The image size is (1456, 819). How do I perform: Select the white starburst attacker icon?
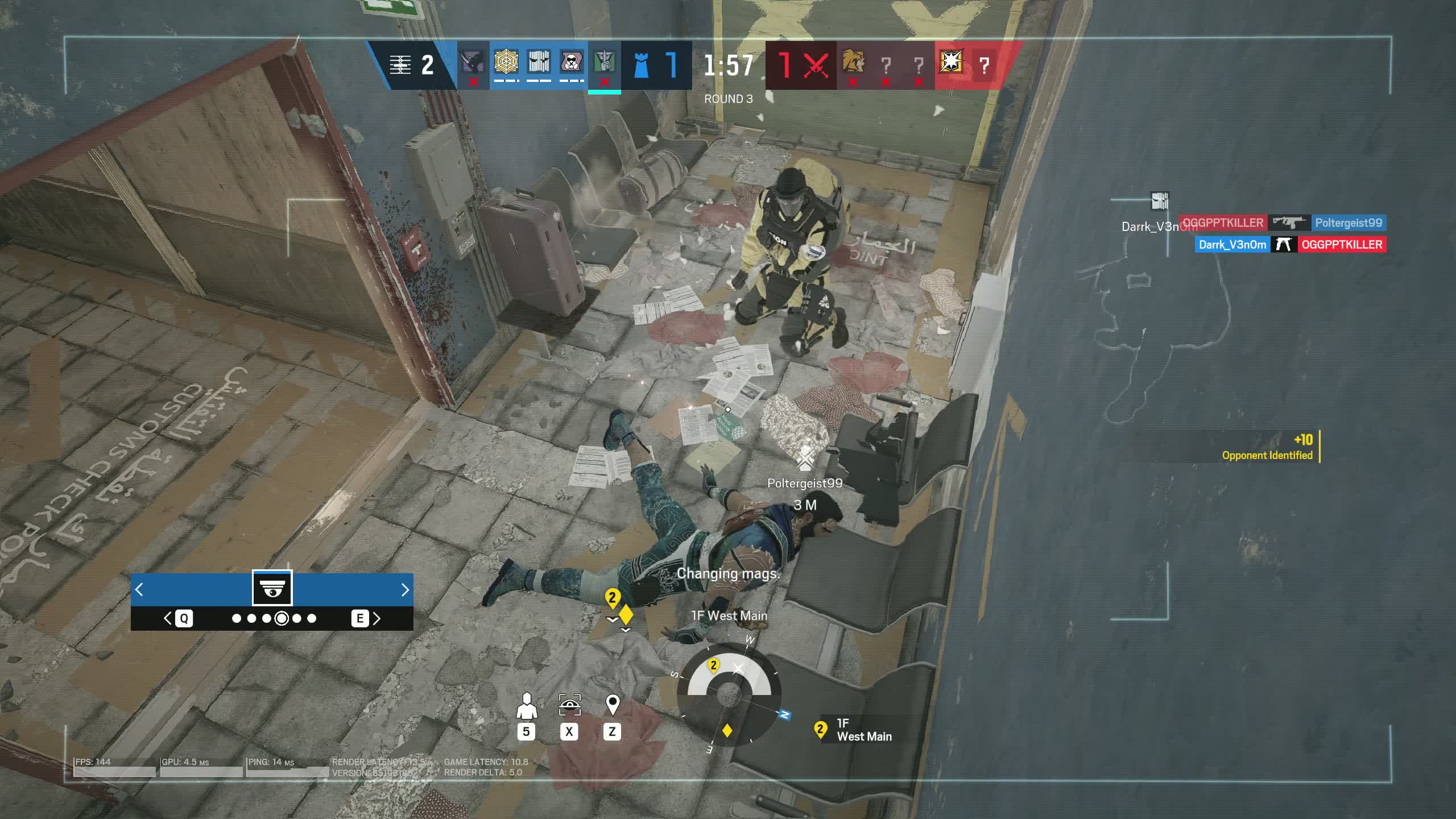click(x=951, y=61)
